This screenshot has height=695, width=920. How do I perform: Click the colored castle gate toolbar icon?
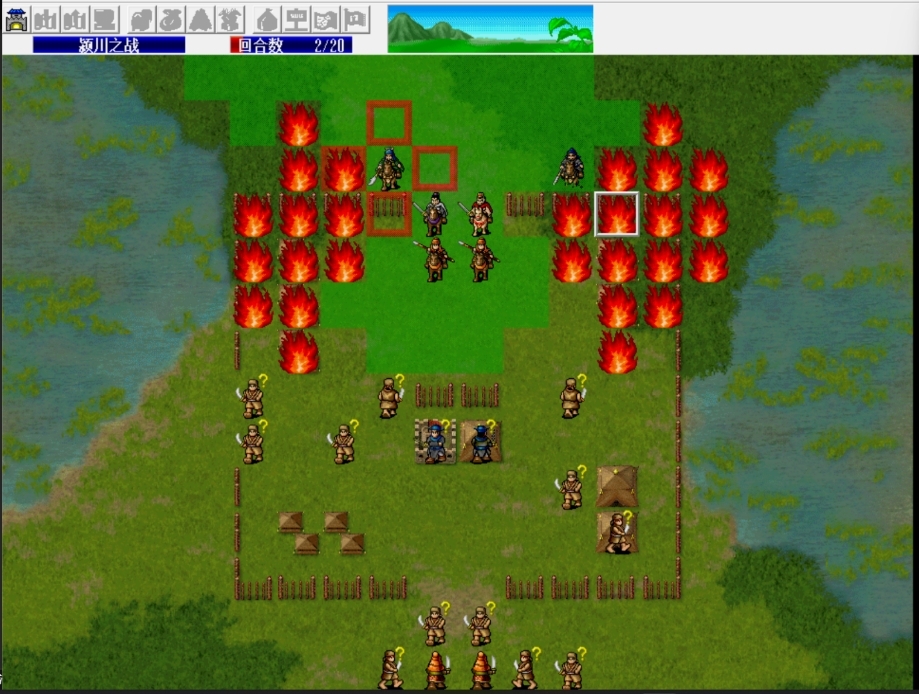click(16, 19)
